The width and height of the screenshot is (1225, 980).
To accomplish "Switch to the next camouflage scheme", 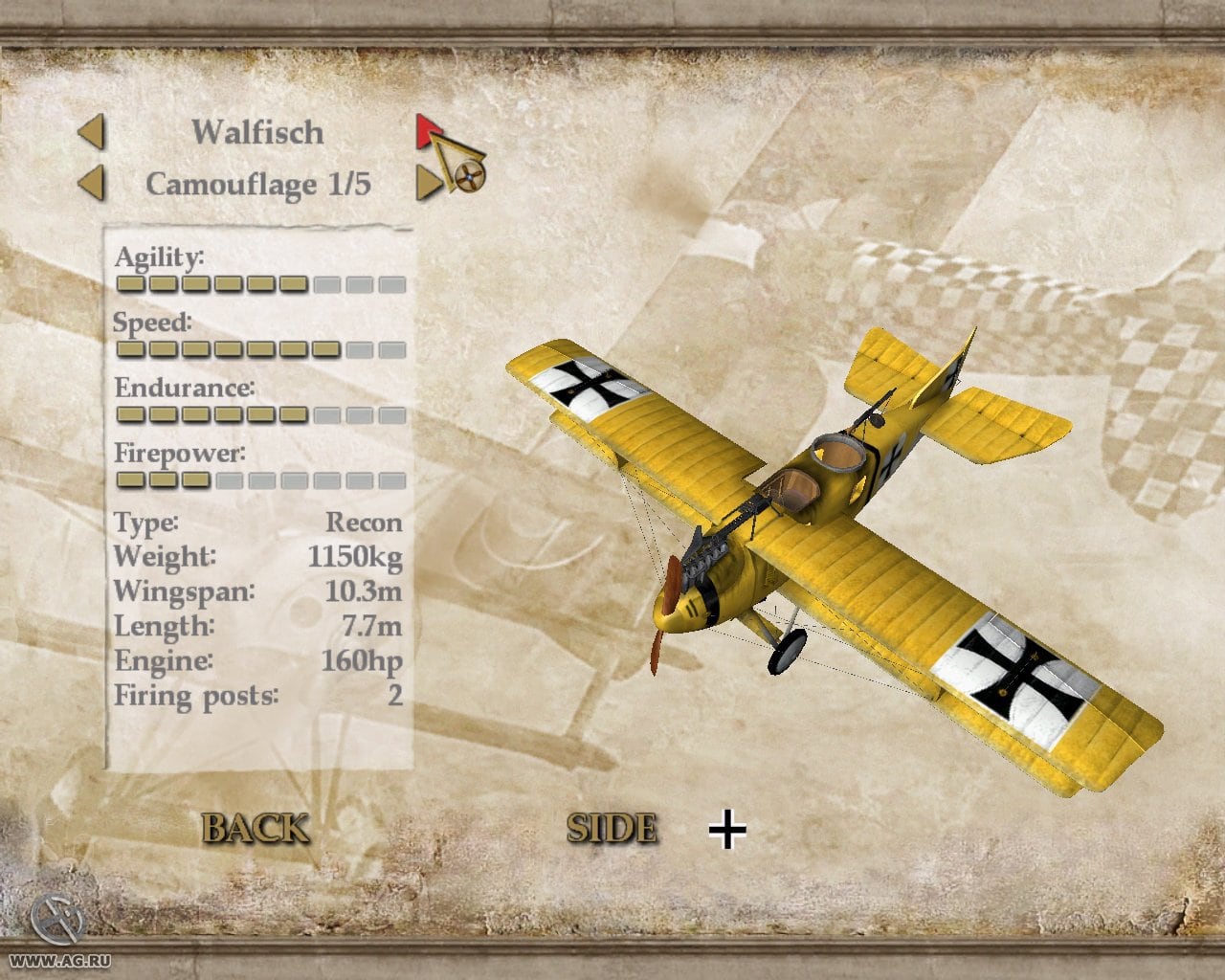I will point(428,184).
